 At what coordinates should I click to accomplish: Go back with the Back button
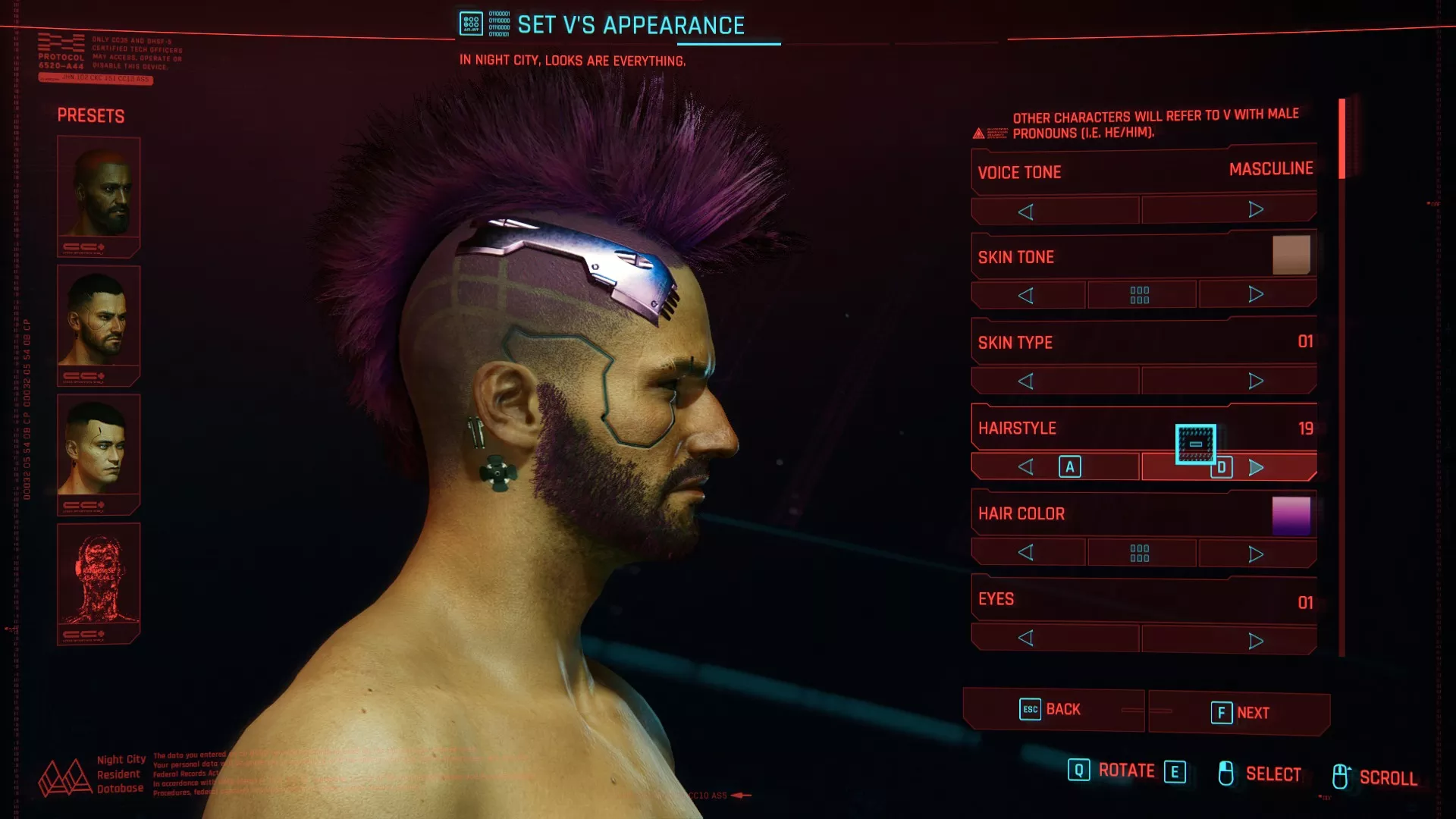1053,710
